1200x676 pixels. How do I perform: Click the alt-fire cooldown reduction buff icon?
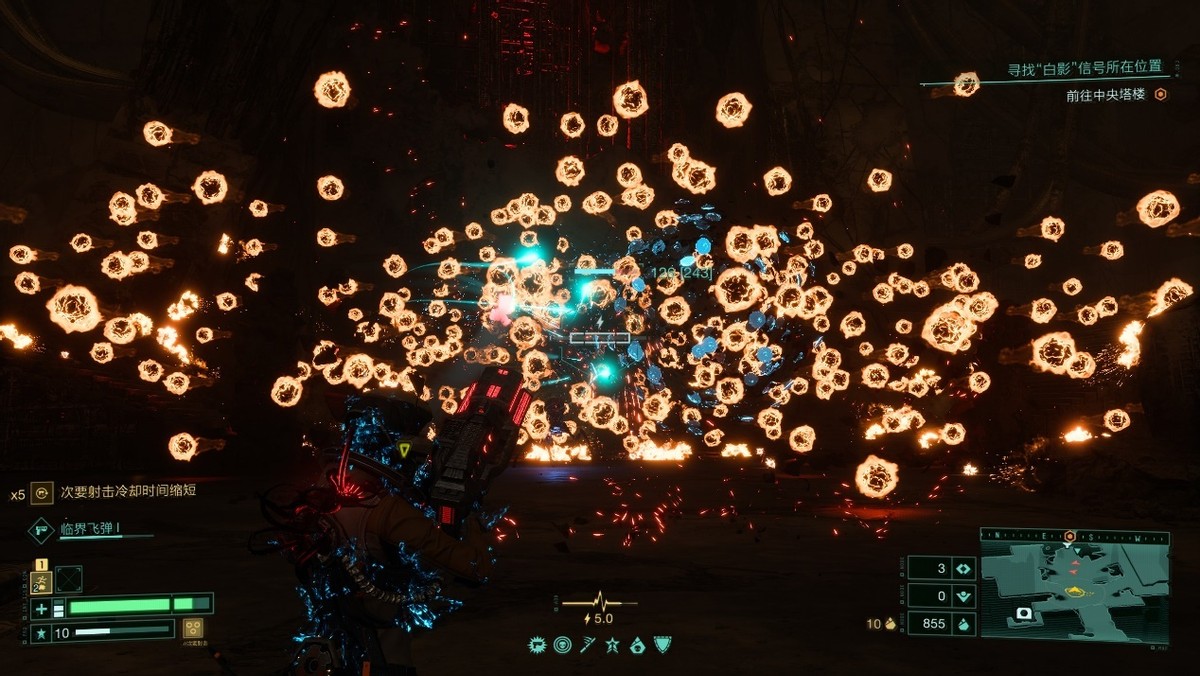point(41,492)
